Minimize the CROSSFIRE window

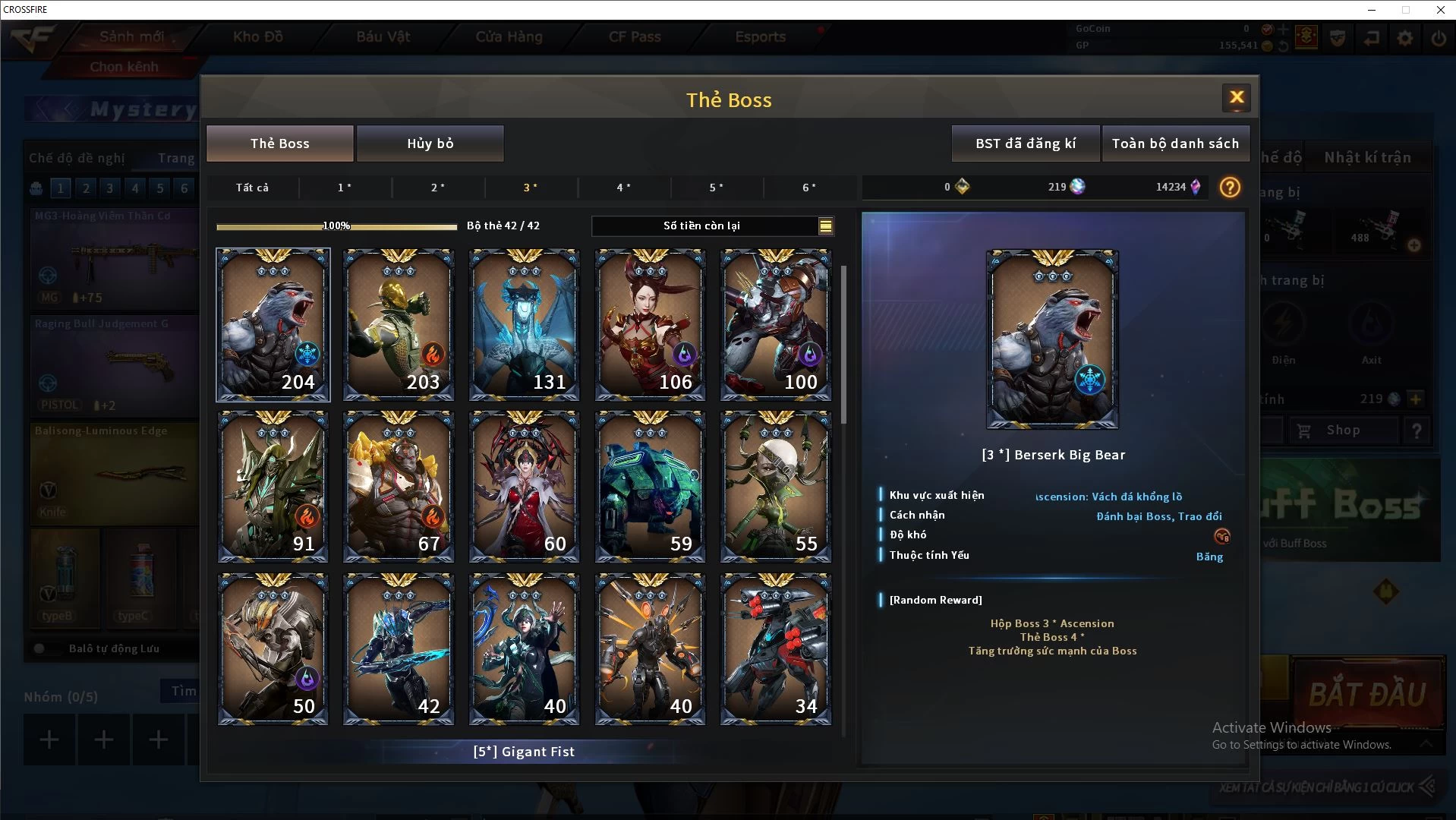(1372, 10)
